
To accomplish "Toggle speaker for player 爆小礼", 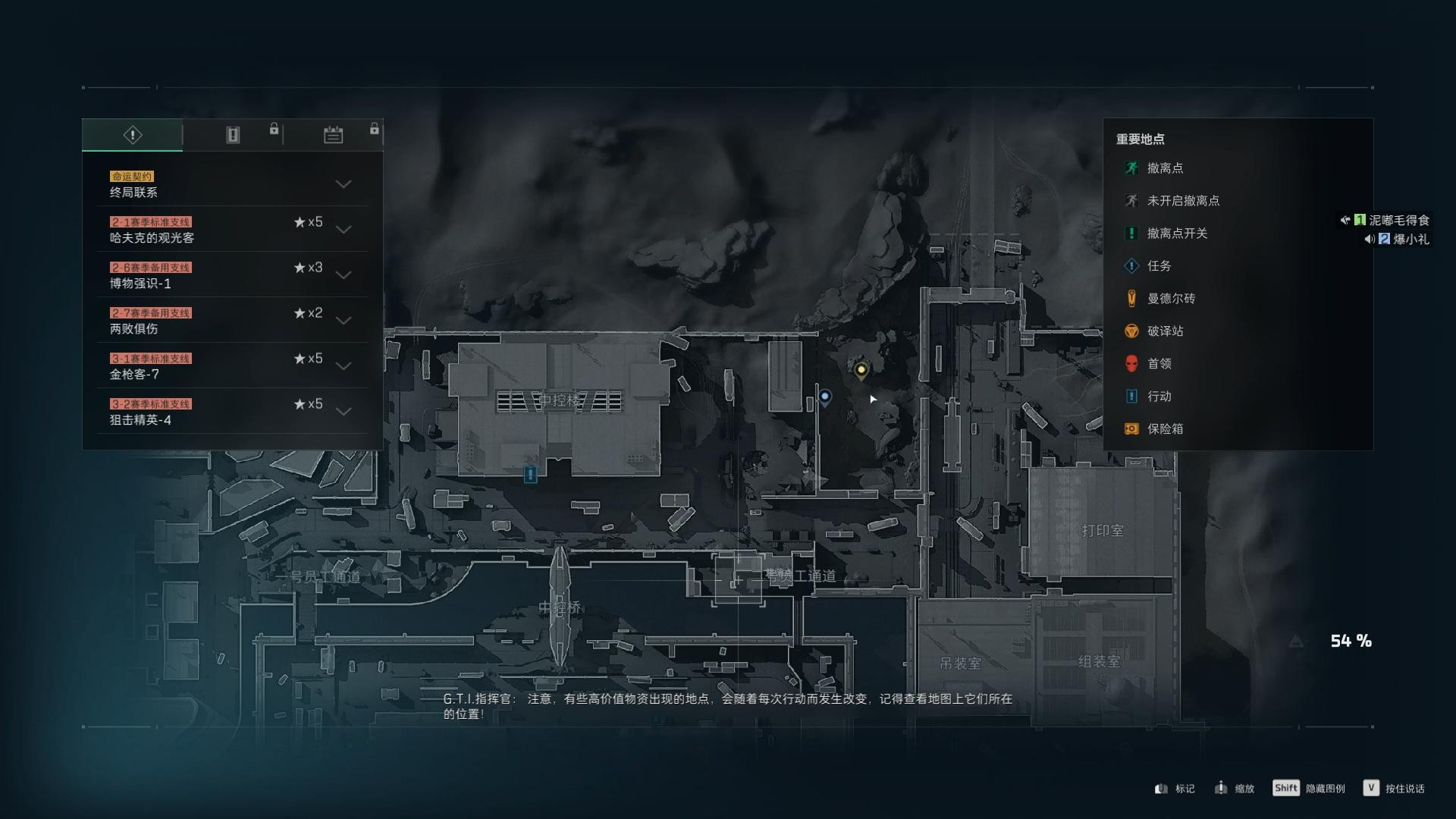I will [x=1370, y=240].
